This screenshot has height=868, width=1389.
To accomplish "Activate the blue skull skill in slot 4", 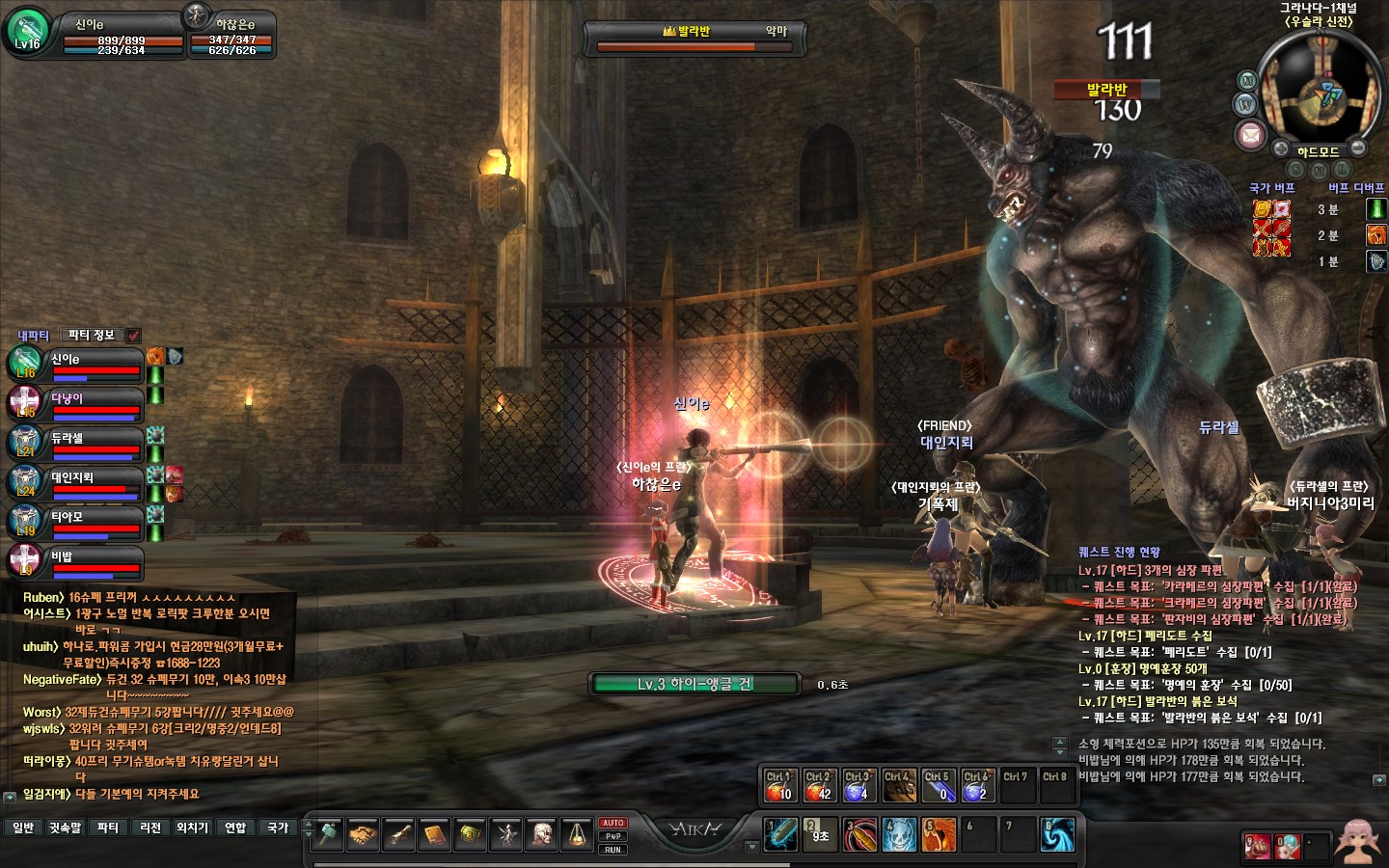I will 899,835.
